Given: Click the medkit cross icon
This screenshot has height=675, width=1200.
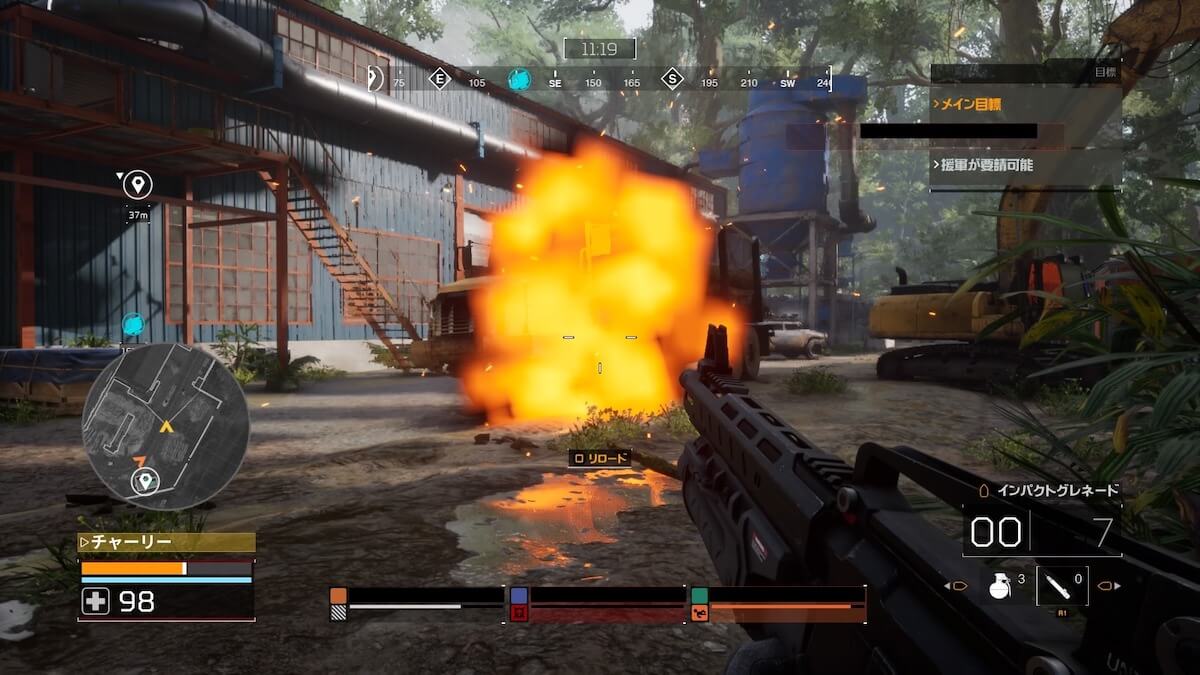Looking at the screenshot, I should pyautogui.click(x=96, y=601).
